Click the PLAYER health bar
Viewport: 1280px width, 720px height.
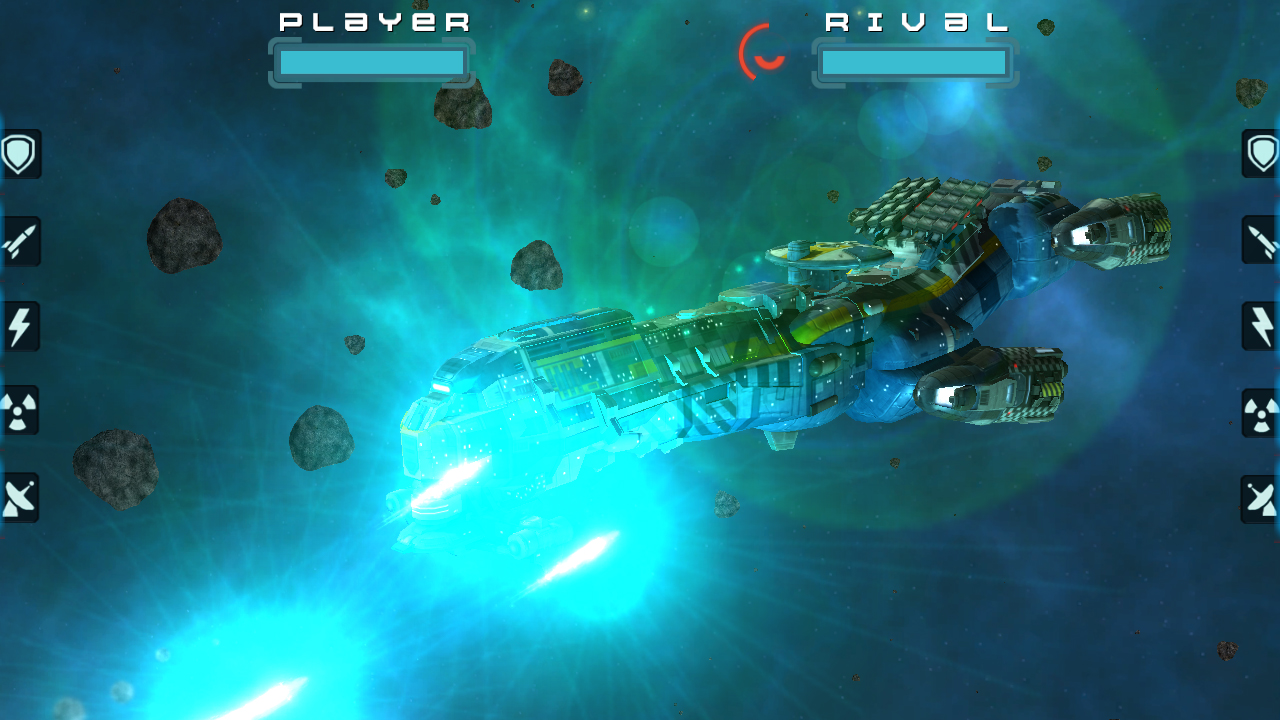(x=372, y=62)
